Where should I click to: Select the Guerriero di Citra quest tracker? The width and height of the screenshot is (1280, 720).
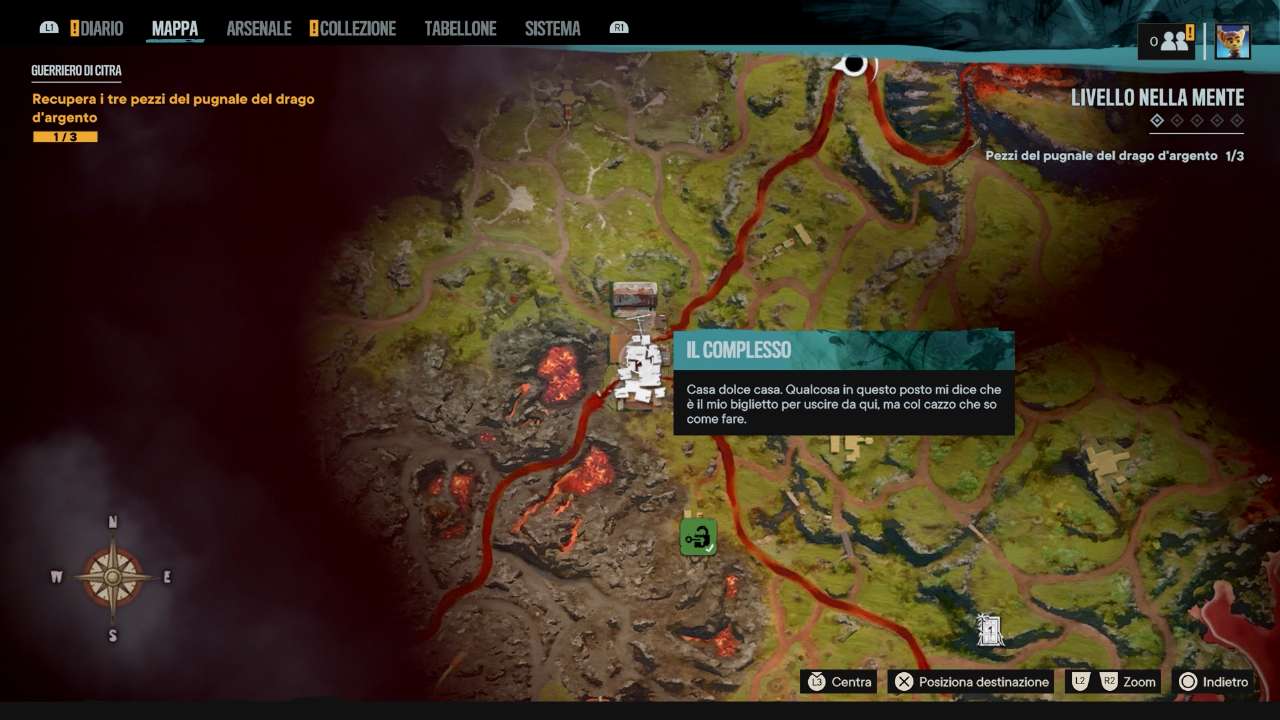(76, 71)
